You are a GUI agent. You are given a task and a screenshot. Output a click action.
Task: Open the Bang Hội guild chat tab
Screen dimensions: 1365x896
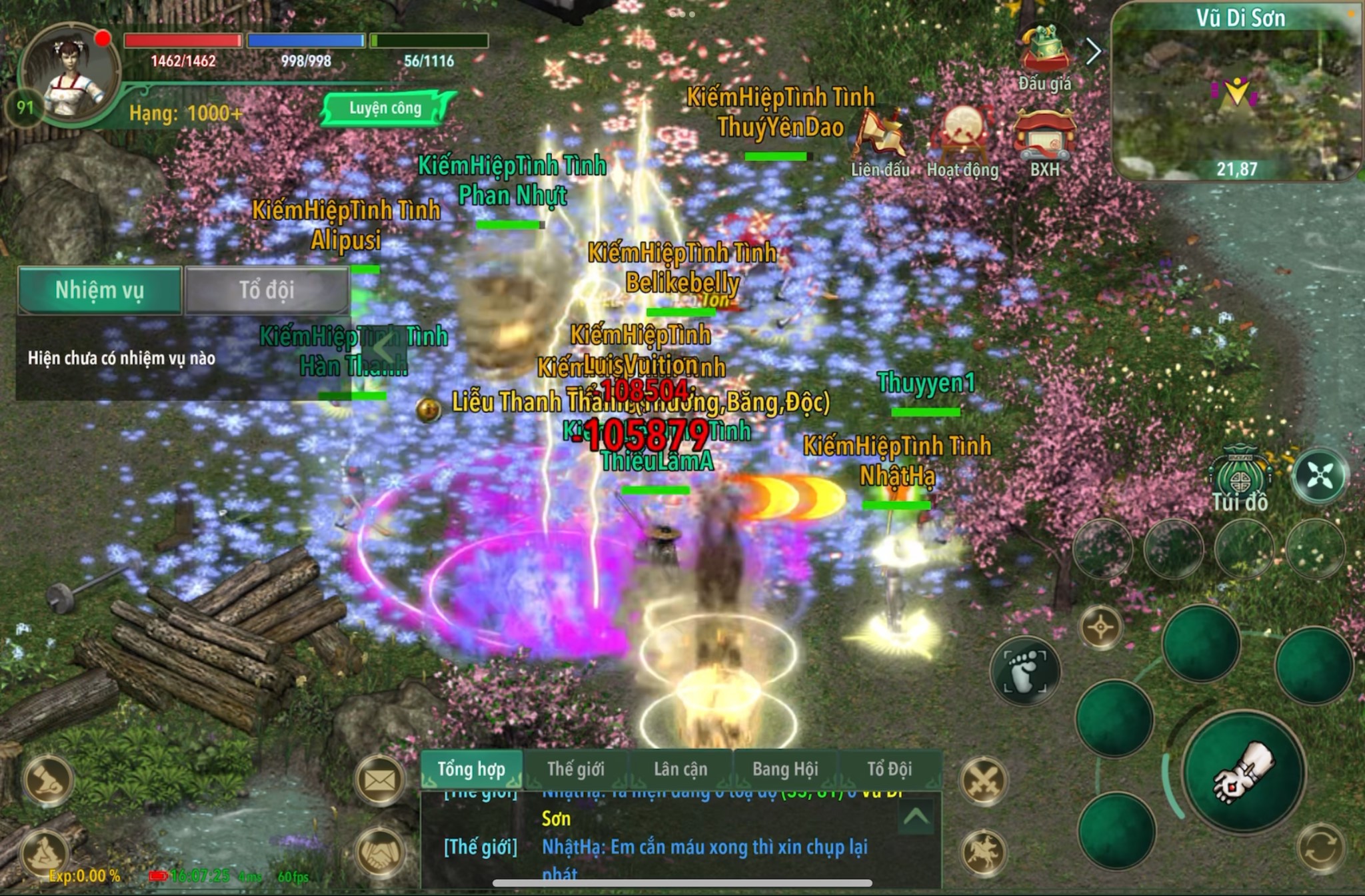785,769
